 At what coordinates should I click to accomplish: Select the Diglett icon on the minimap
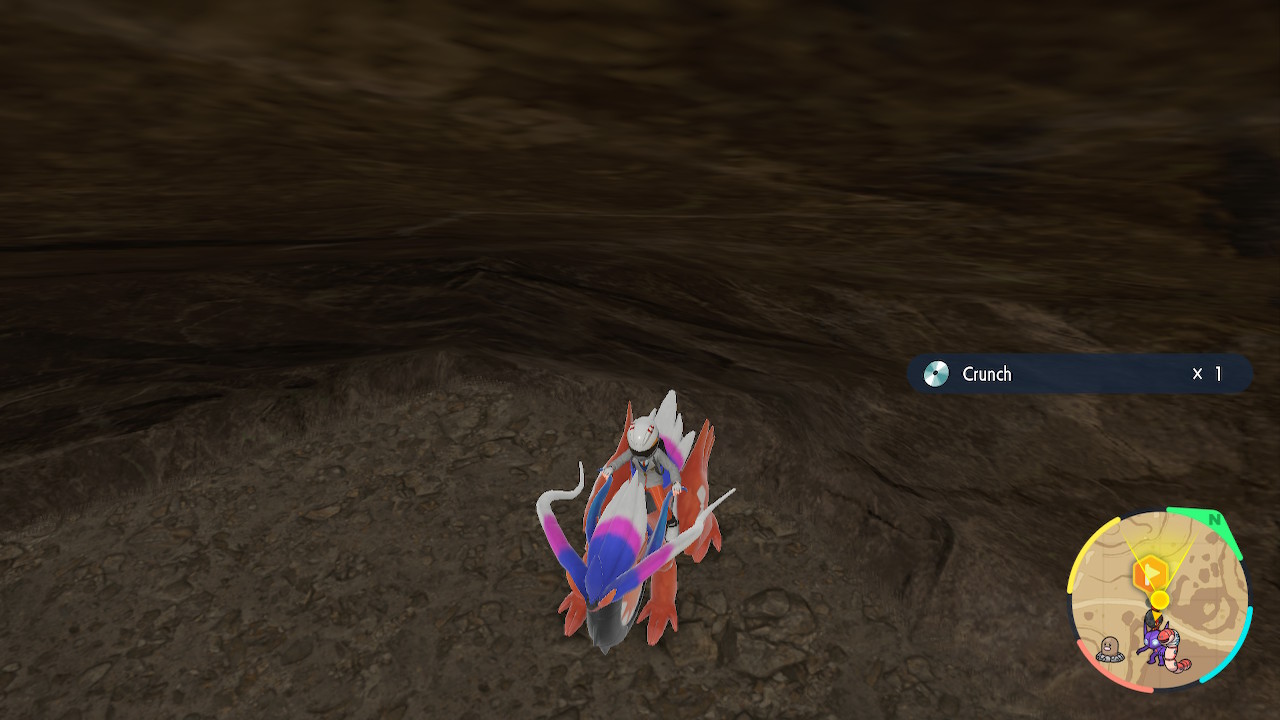1108,646
